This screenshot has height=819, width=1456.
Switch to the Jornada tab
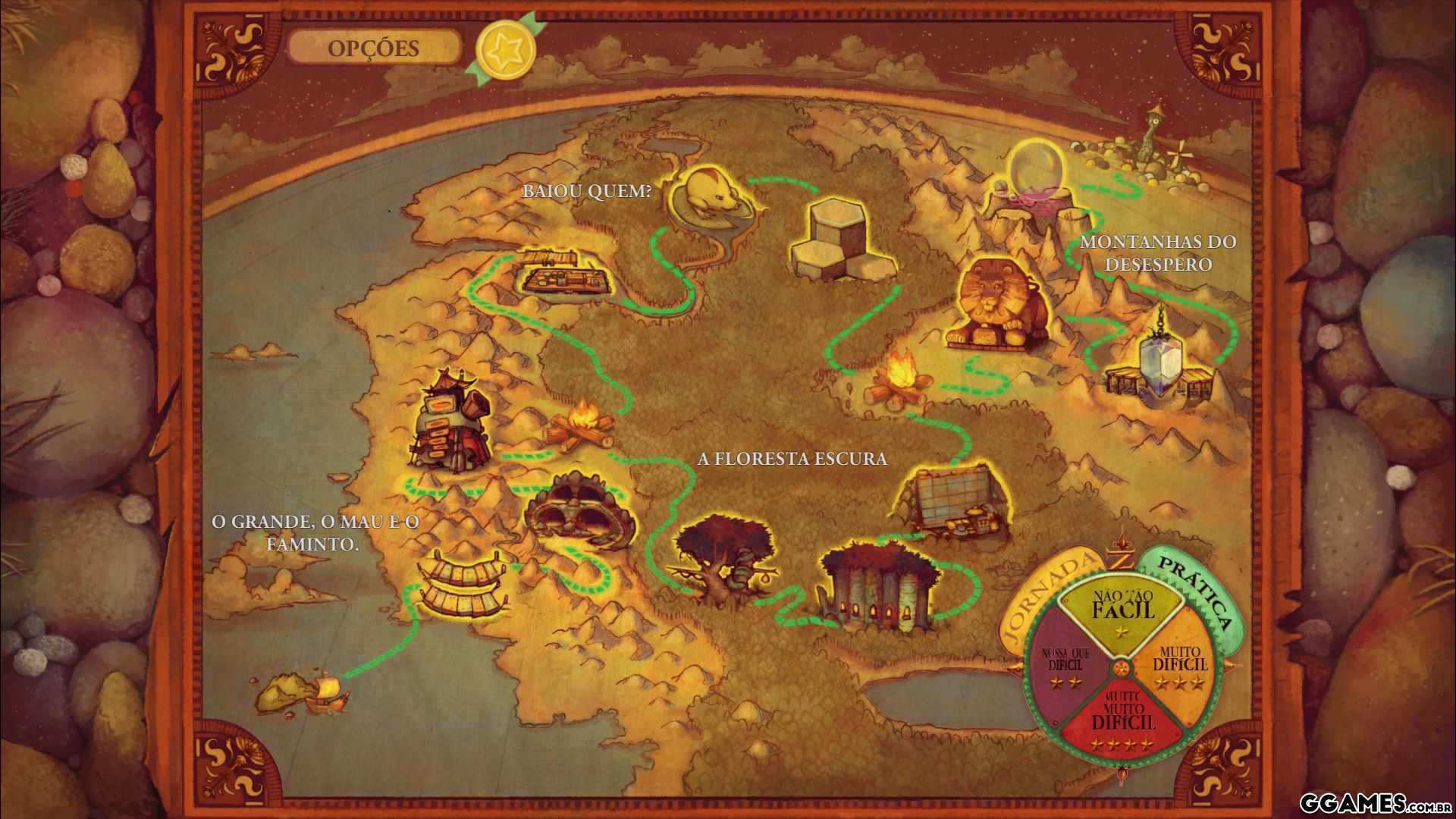[1049, 595]
